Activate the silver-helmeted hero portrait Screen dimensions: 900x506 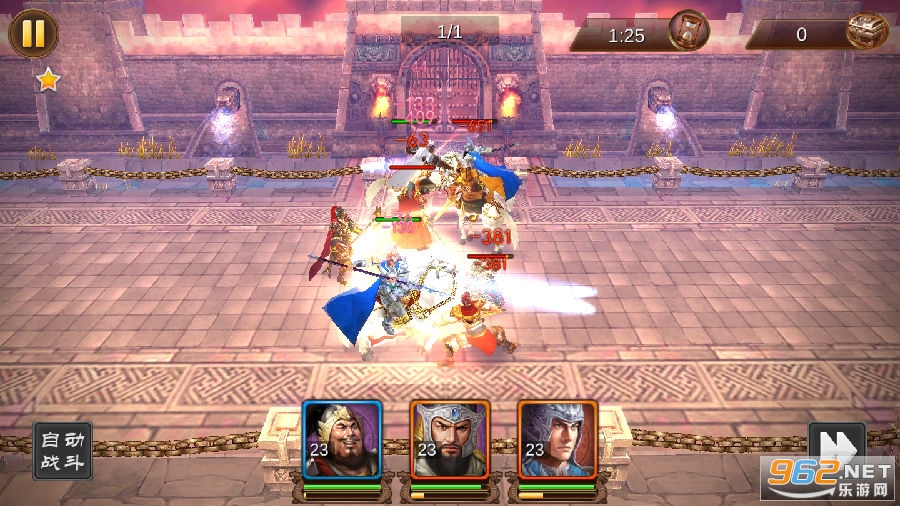point(450,440)
